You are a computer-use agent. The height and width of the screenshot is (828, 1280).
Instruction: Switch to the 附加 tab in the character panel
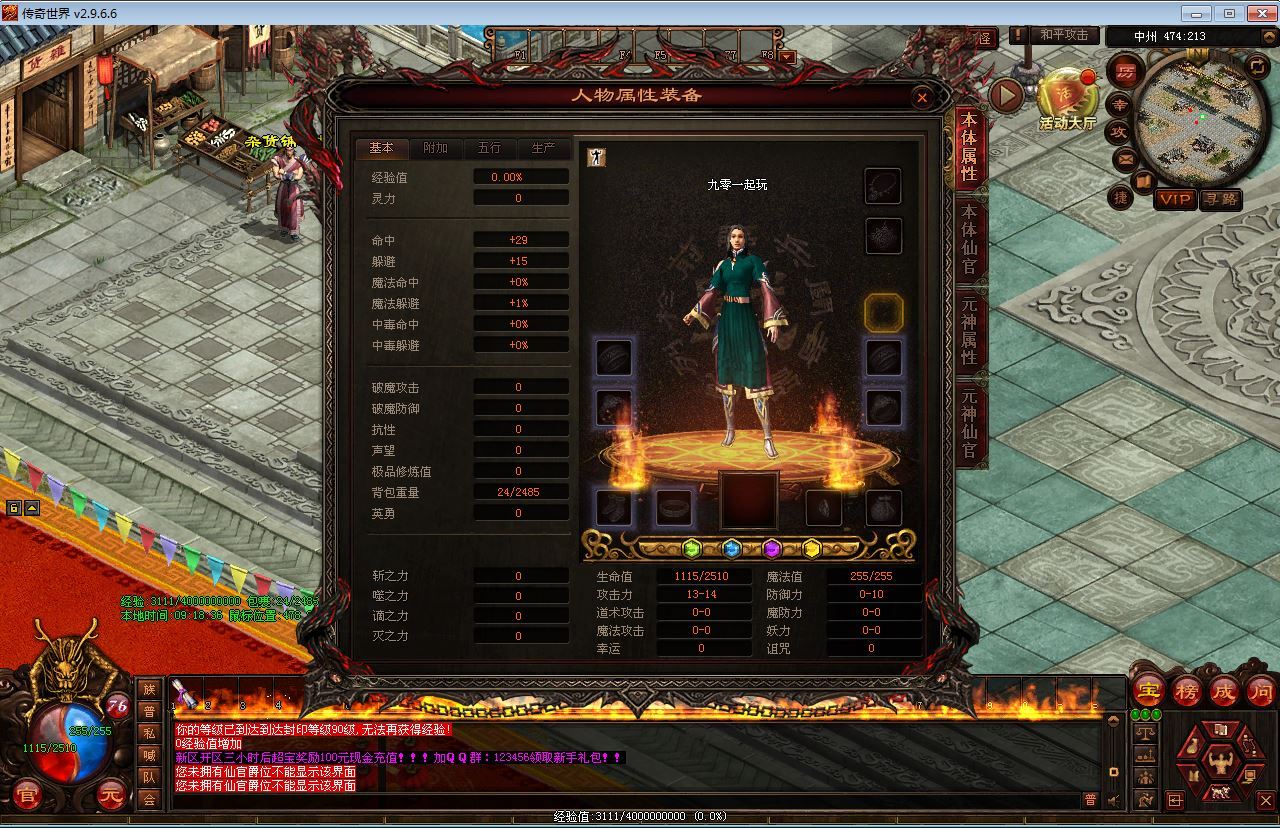pos(437,148)
